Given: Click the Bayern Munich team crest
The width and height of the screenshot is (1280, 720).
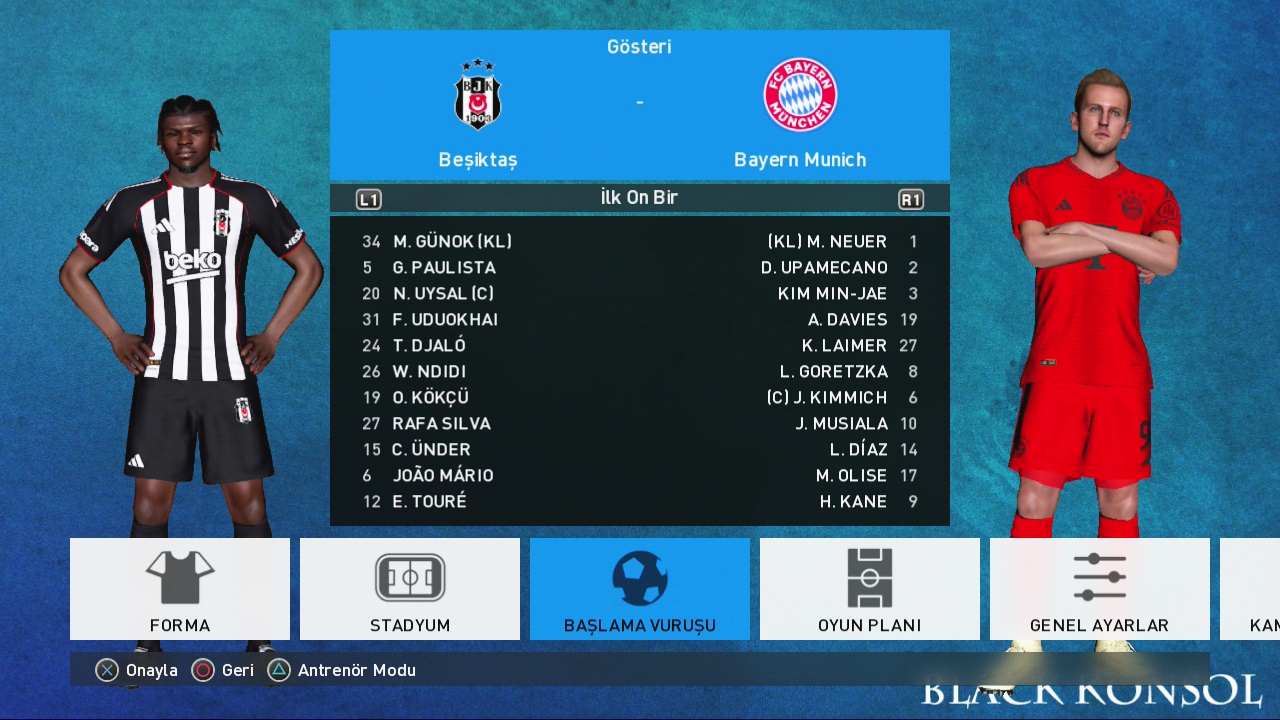Looking at the screenshot, I should [800, 96].
